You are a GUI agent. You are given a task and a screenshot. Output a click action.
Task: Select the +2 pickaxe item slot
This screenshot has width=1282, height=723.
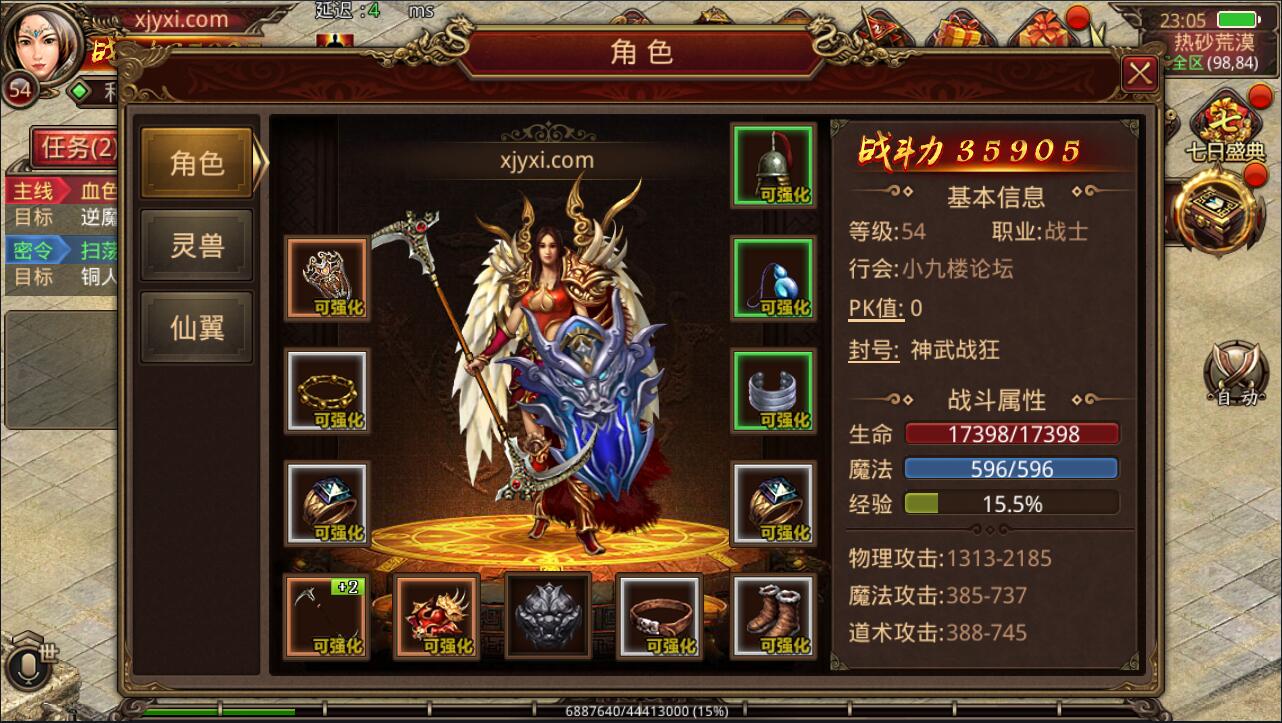(326, 615)
